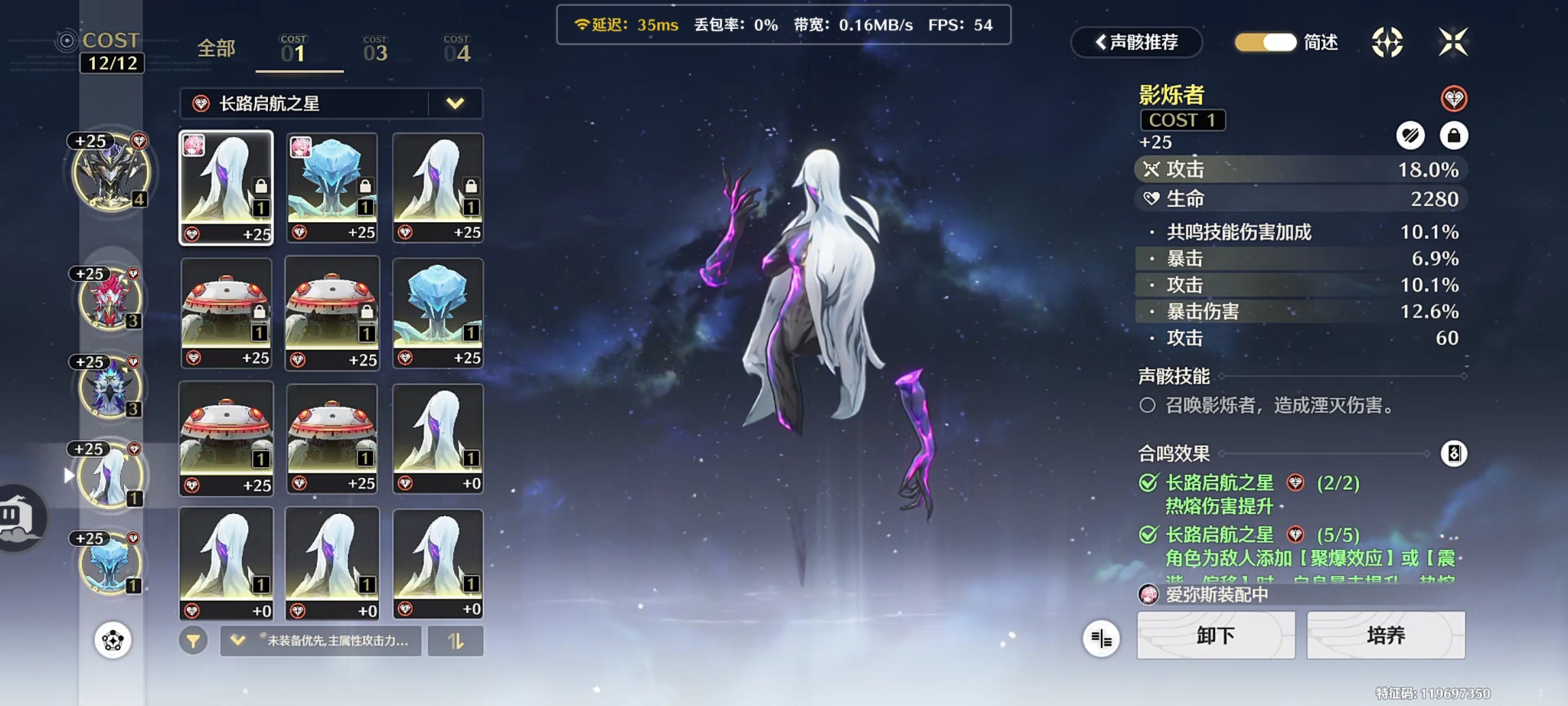Go back via 声骸推荐 button
Image resolution: width=1568 pixels, height=706 pixels.
tap(1137, 42)
